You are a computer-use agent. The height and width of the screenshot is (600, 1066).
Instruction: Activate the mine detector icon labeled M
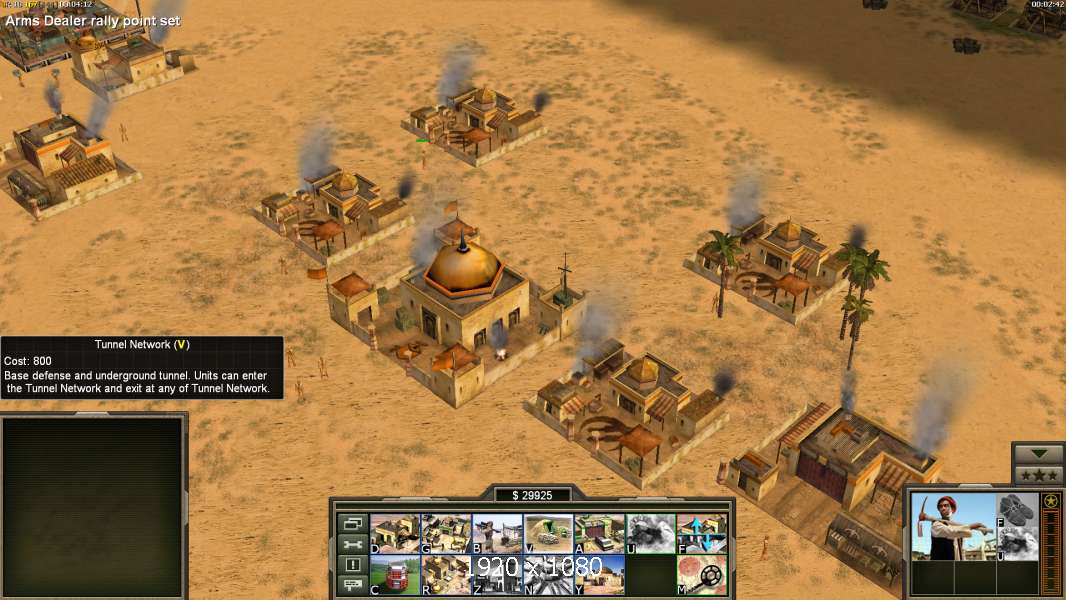702,575
